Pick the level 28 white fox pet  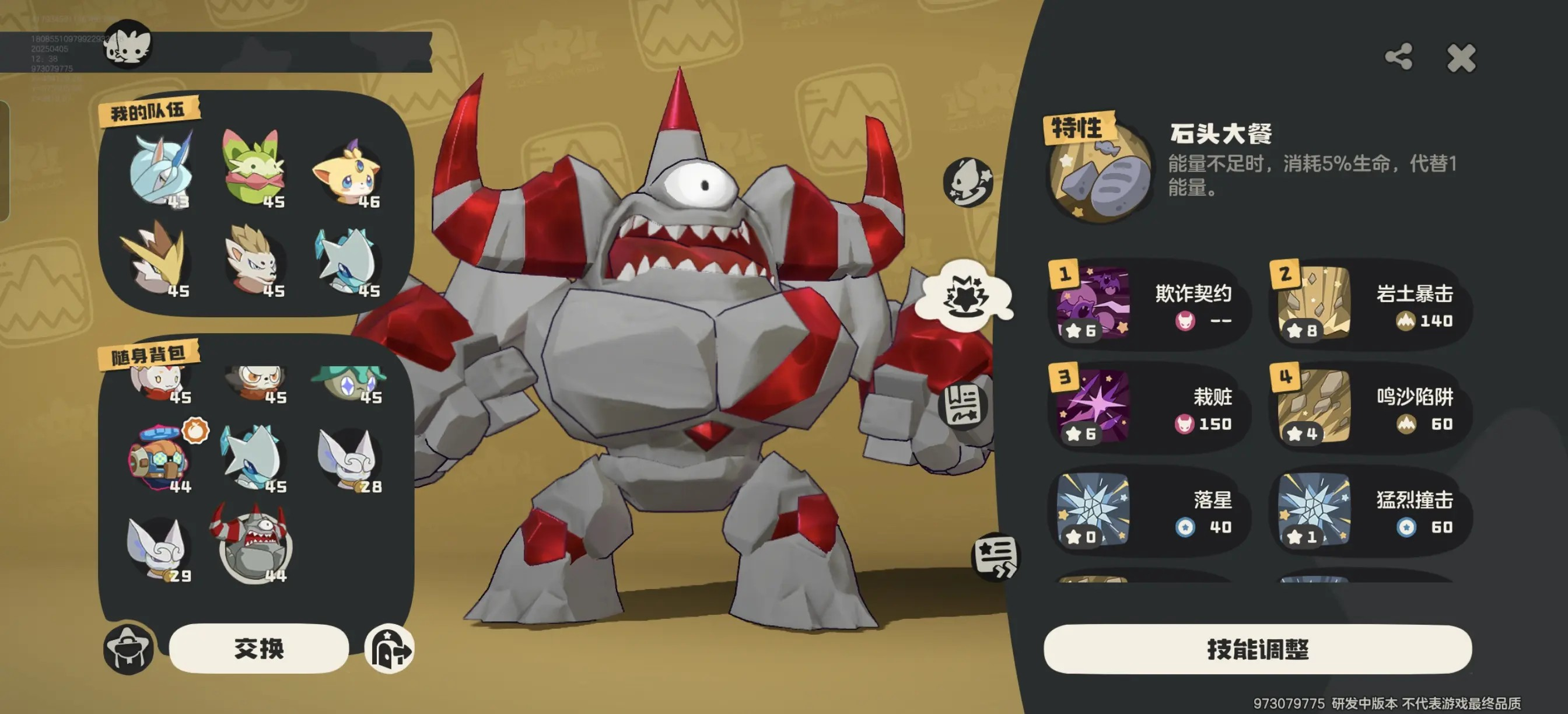[x=348, y=459]
